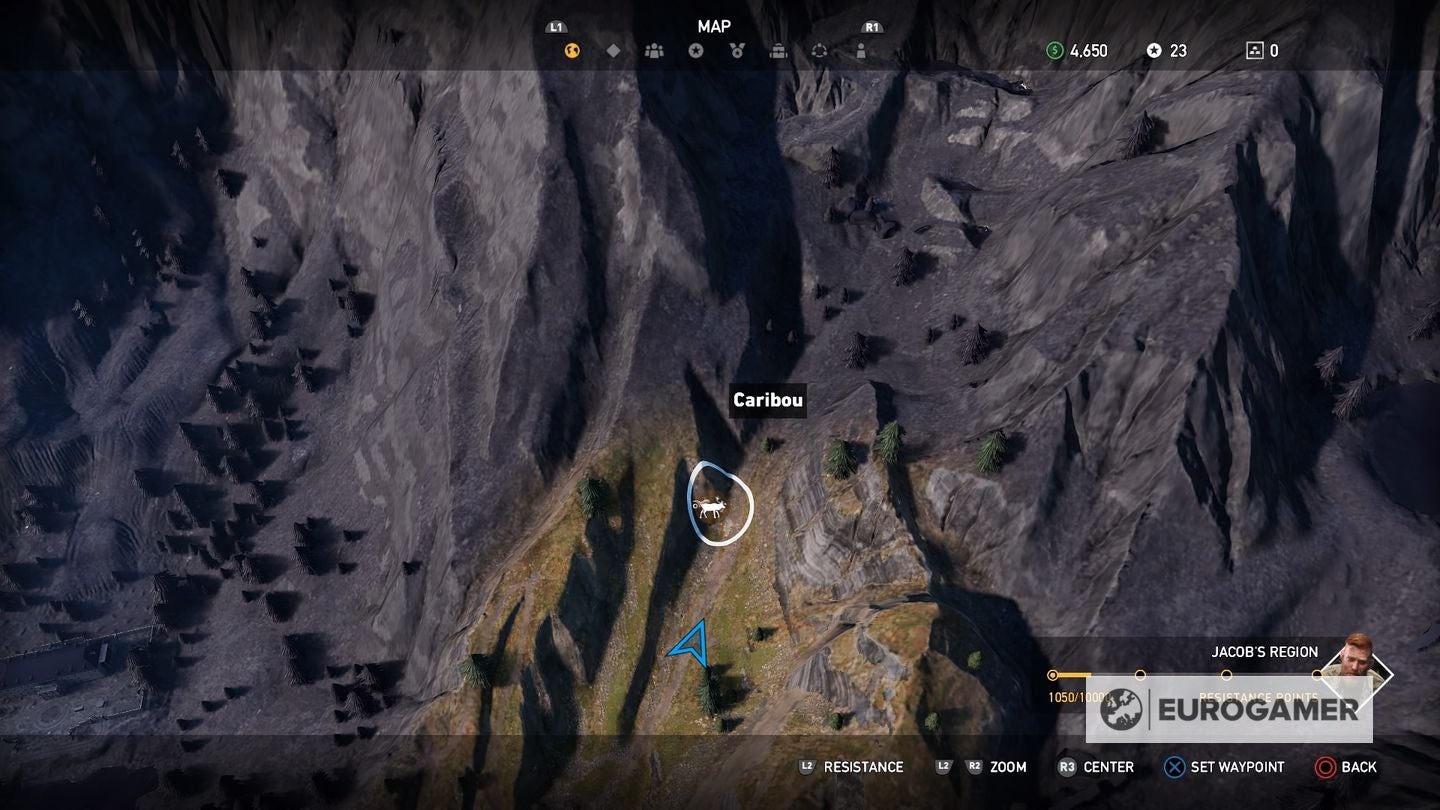
Task: Select the challenges medal icon
Action: click(737, 49)
